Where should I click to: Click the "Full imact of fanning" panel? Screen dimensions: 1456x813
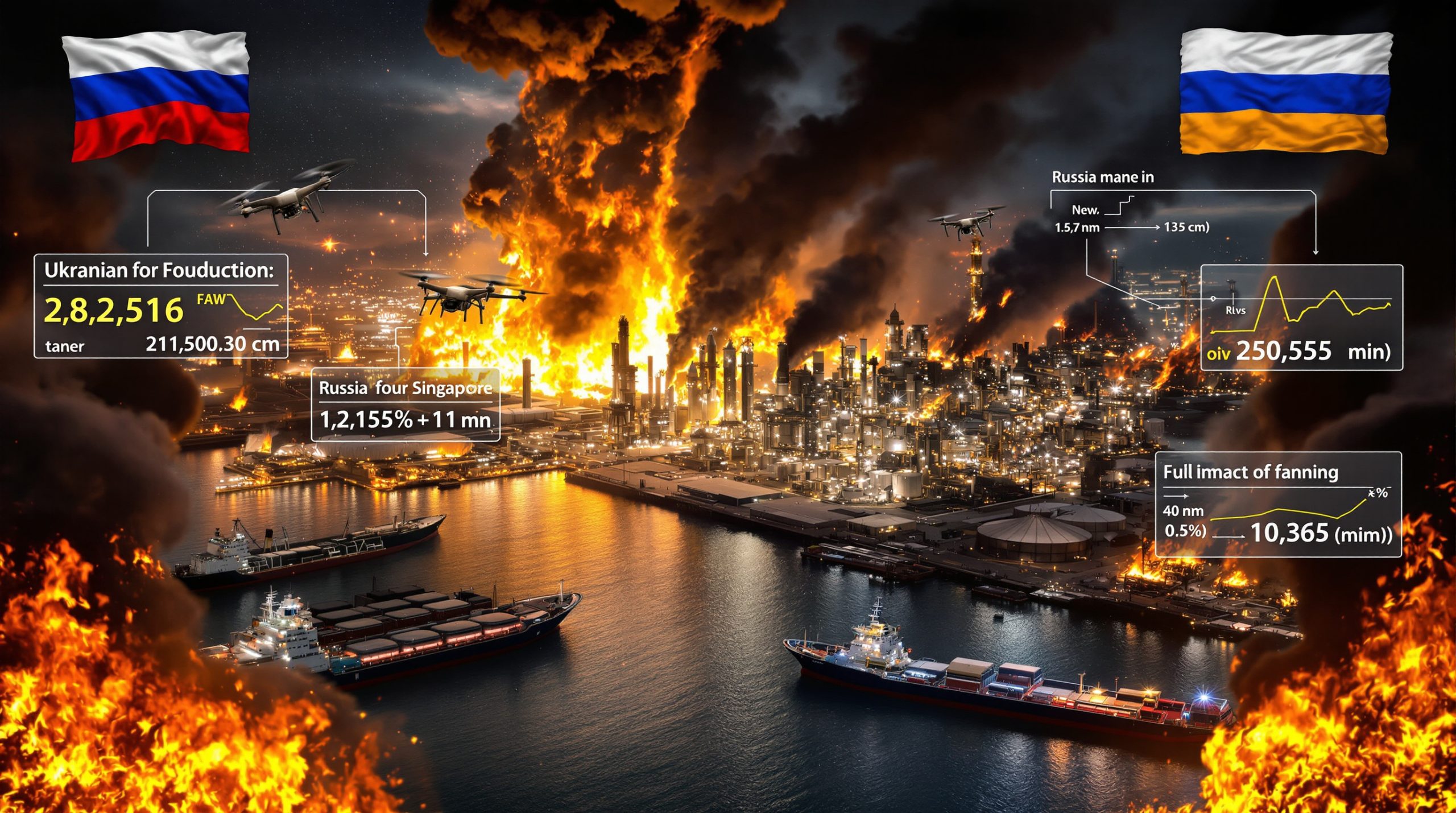(x=1278, y=504)
